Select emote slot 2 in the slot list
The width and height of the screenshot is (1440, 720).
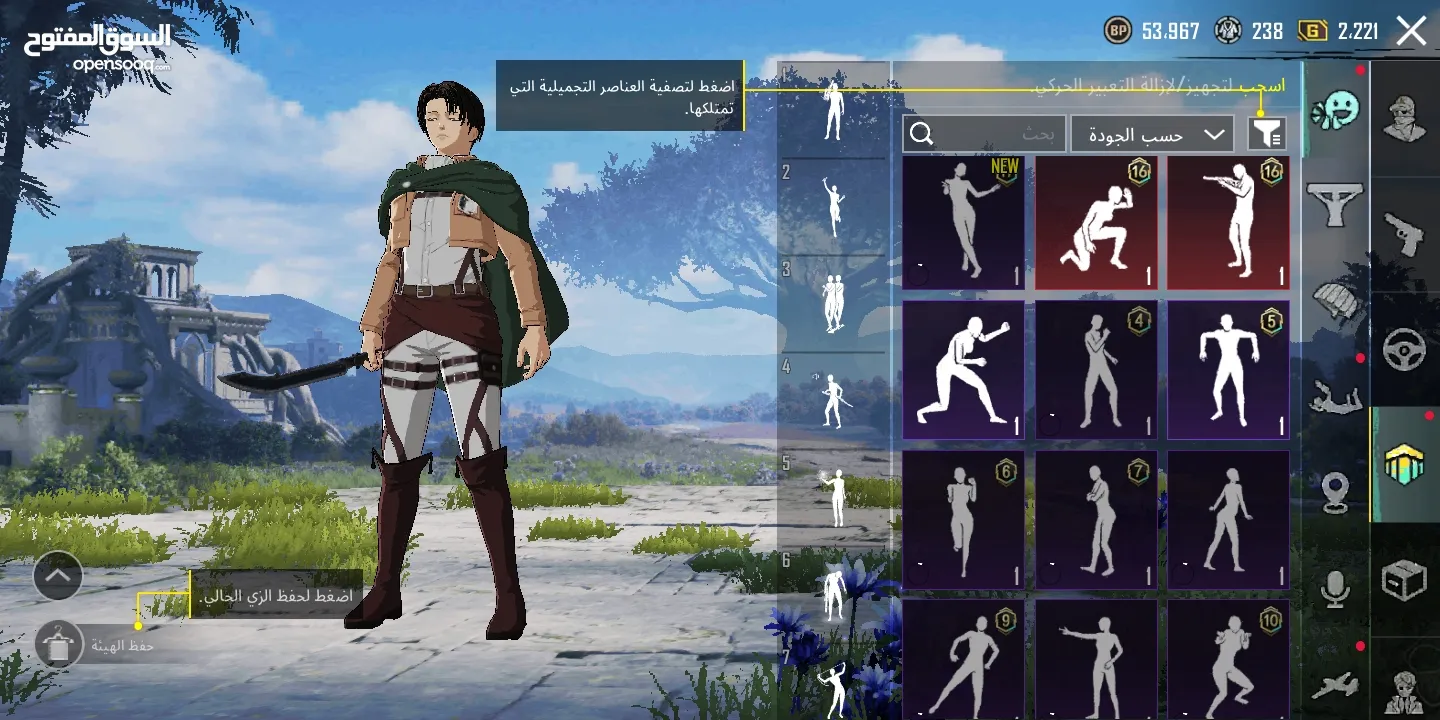(836, 205)
